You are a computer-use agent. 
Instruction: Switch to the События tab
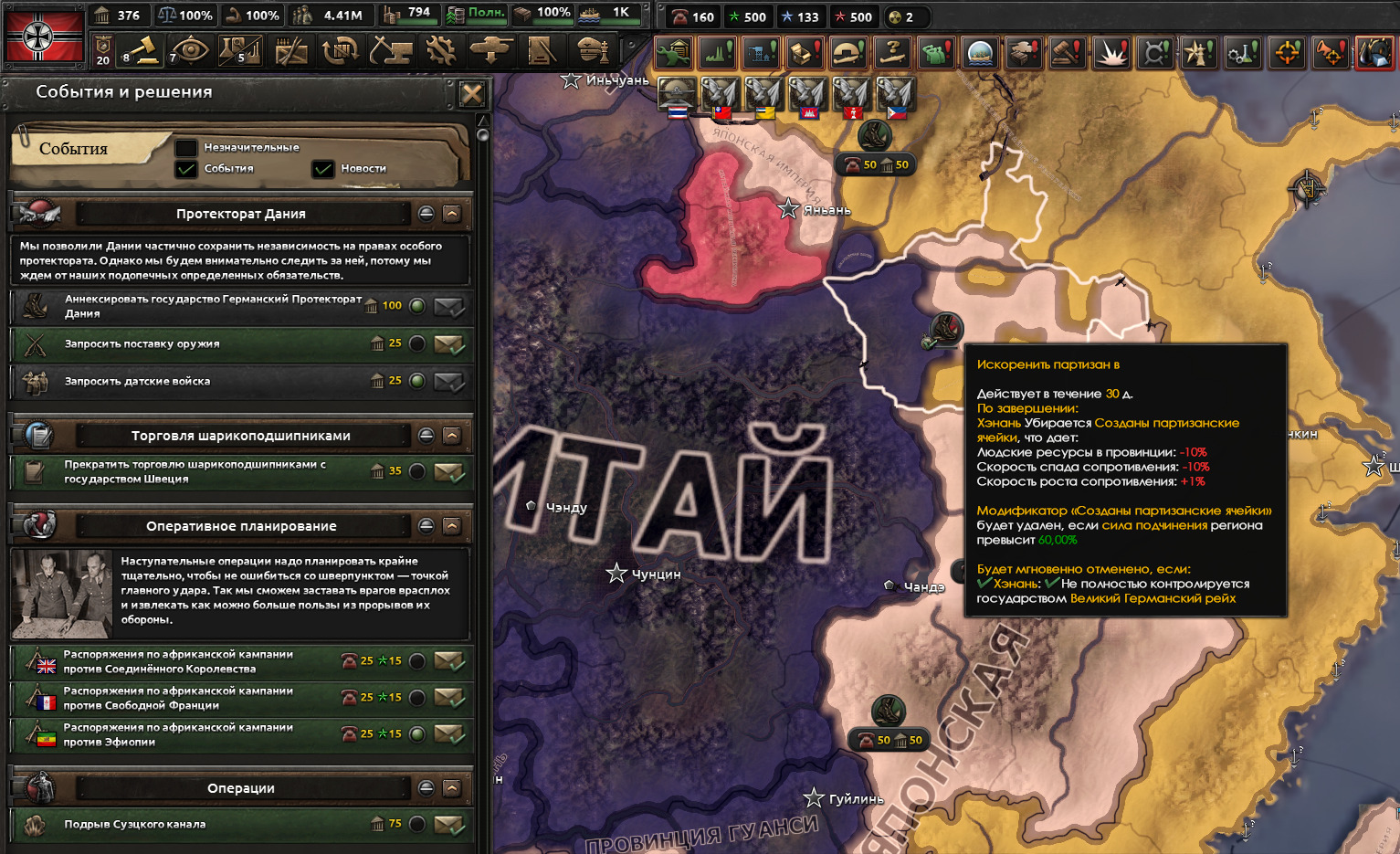pyautogui.click(x=75, y=149)
